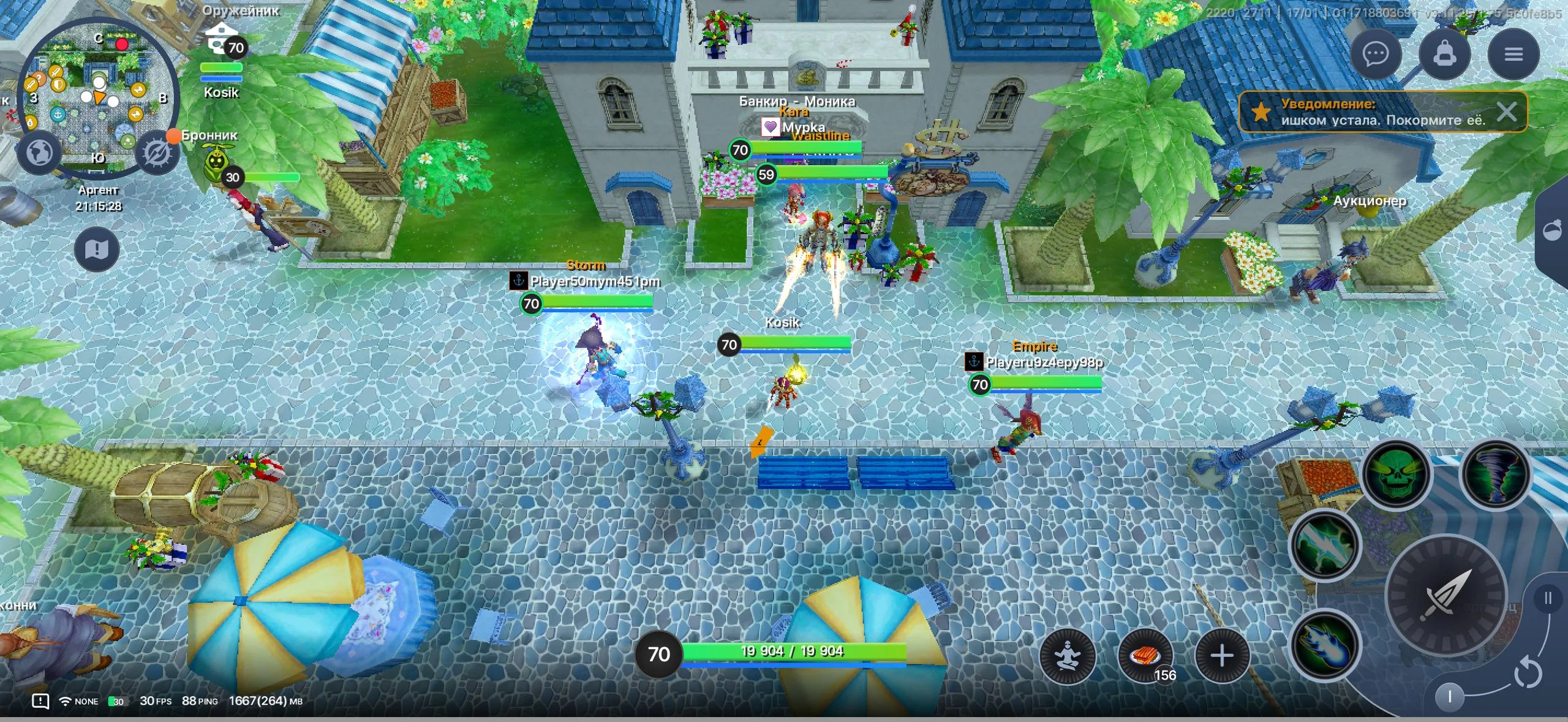Viewport: 1568px width, 722px height.
Task: Use the meditation pose button
Action: [x=1068, y=656]
